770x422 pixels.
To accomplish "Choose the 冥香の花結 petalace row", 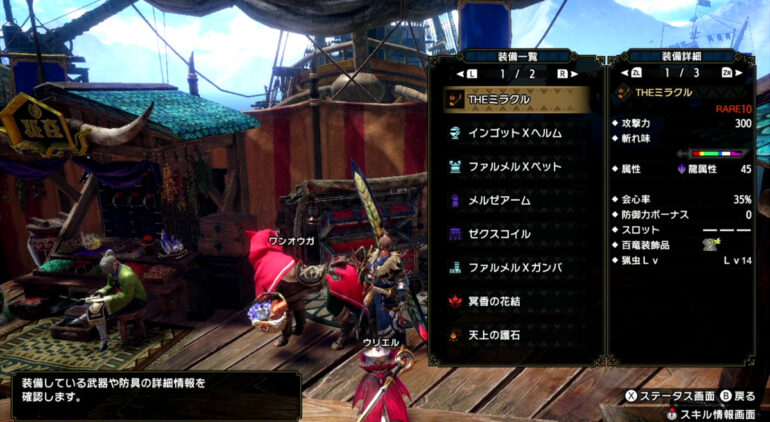I will [x=516, y=301].
